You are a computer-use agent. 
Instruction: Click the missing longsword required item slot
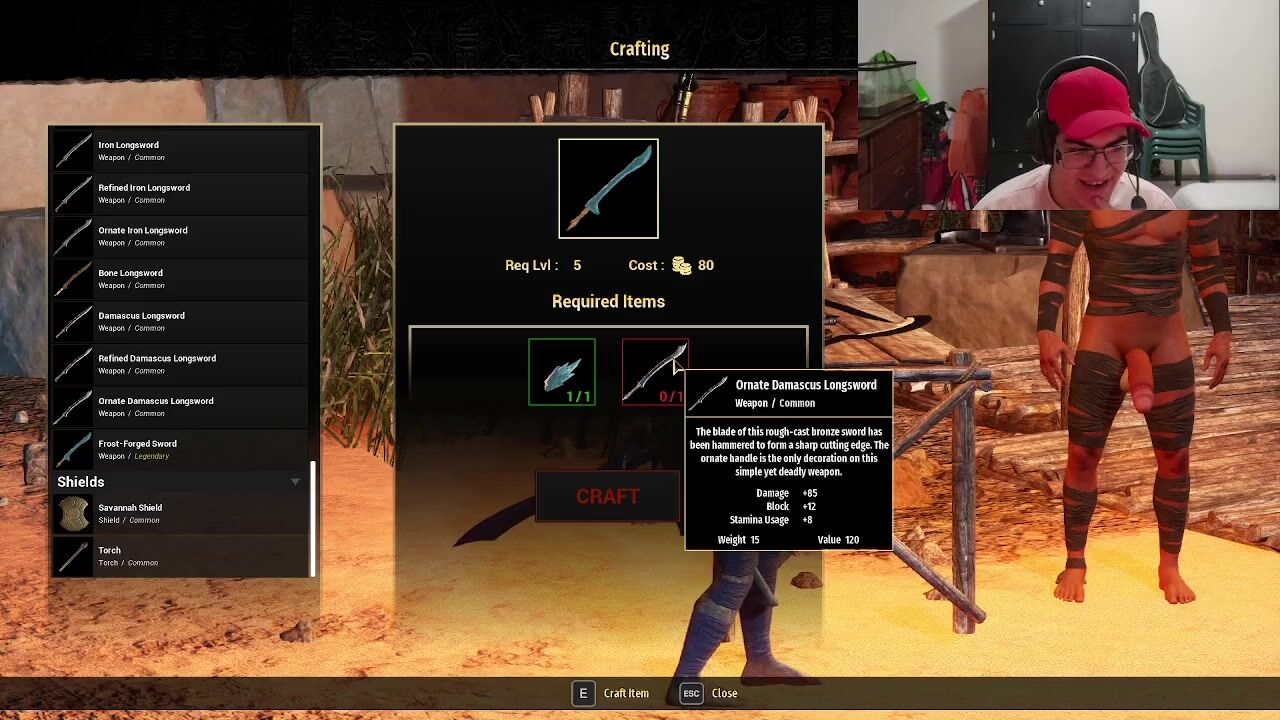click(x=654, y=372)
